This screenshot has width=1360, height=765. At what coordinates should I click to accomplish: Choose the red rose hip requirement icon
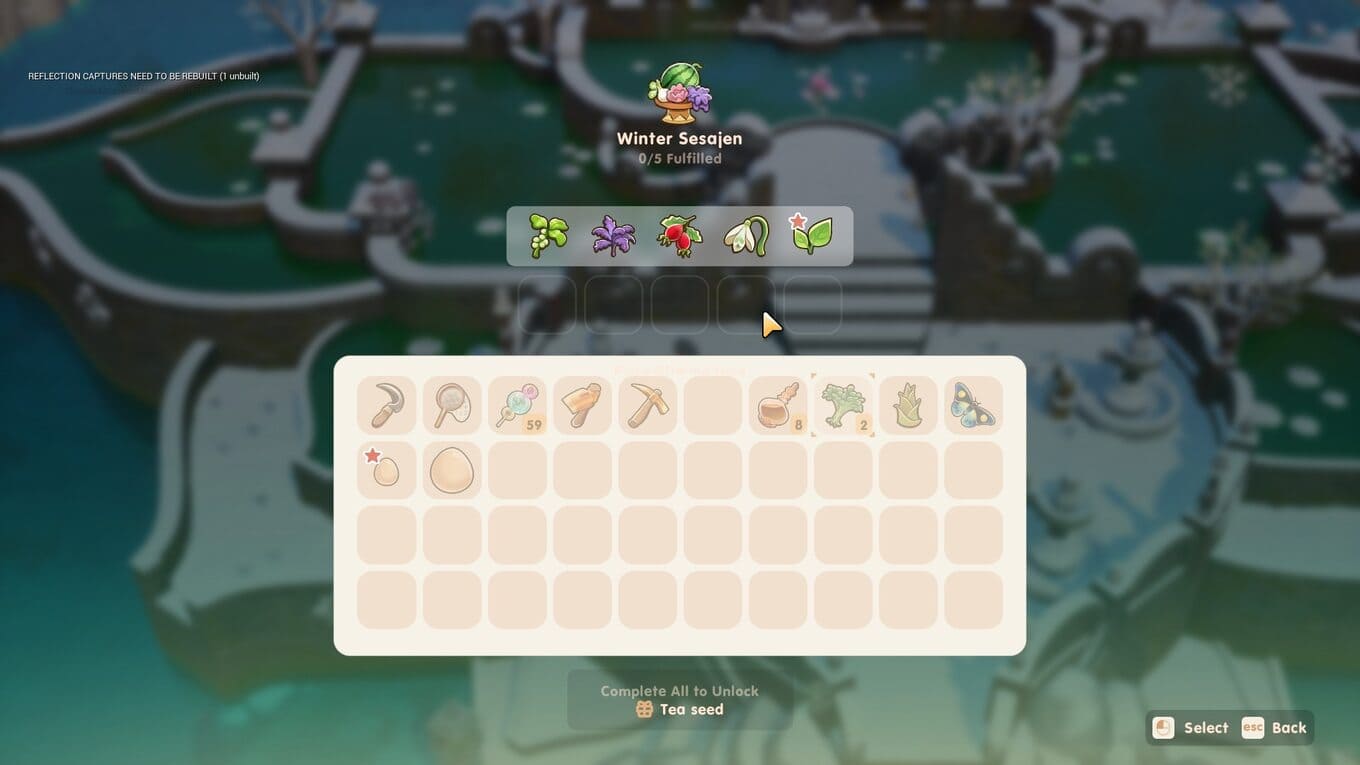pyautogui.click(x=679, y=236)
